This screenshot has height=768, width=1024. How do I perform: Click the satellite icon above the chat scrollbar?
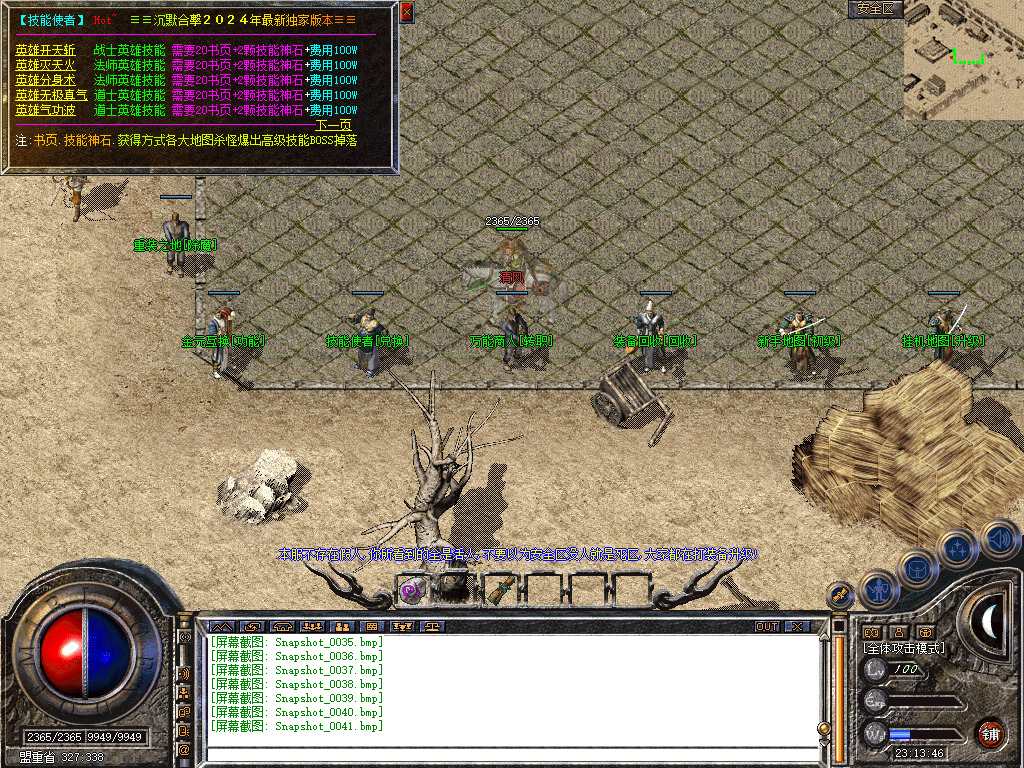pyautogui.click(x=839, y=594)
